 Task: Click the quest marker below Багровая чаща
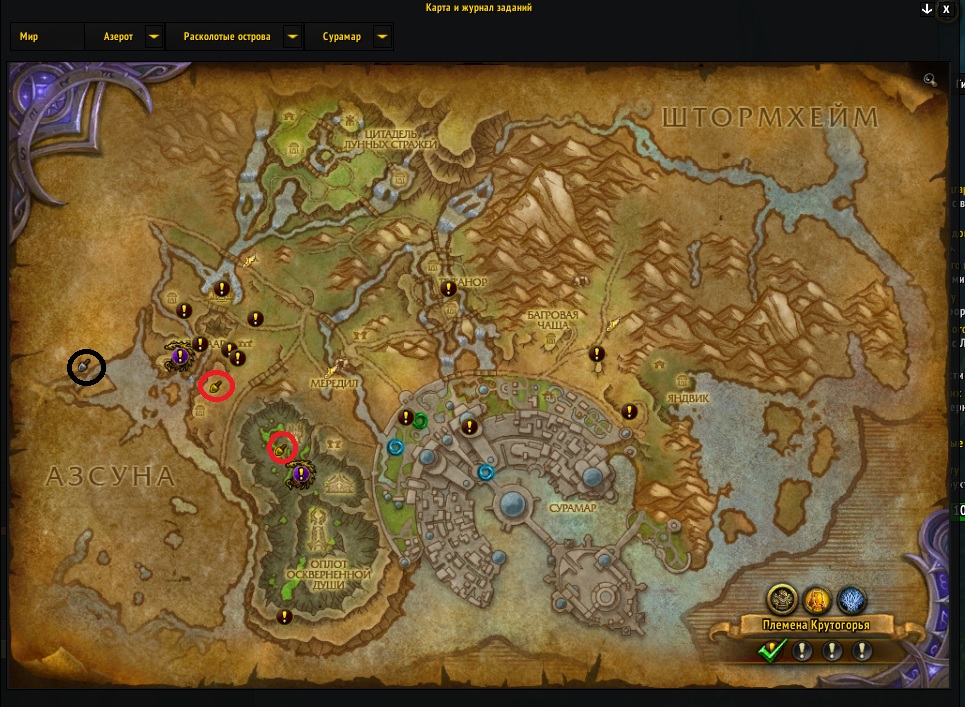pos(598,353)
